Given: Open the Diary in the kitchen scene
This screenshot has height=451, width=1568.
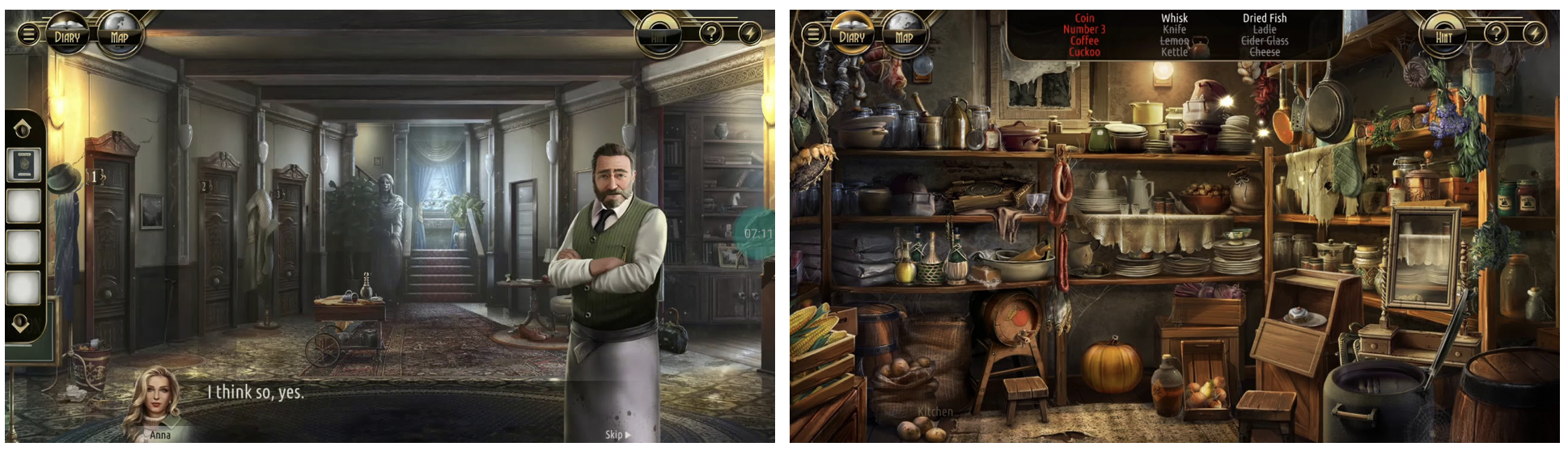Looking at the screenshot, I should coord(852,36).
